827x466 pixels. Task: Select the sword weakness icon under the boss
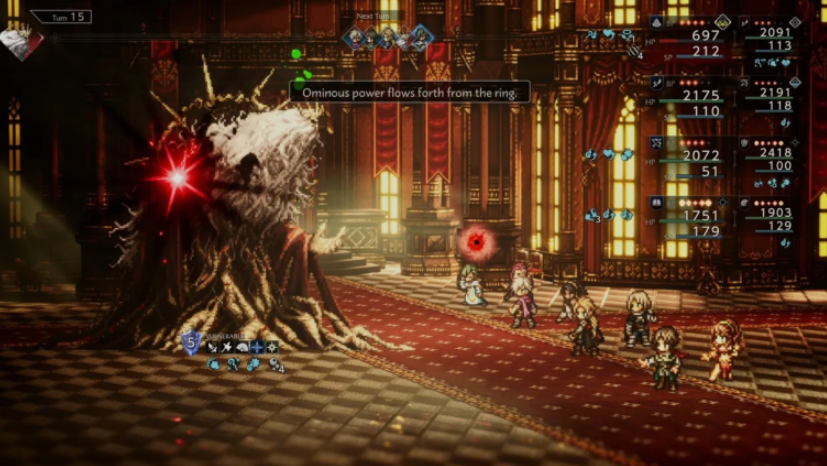[x=212, y=347]
